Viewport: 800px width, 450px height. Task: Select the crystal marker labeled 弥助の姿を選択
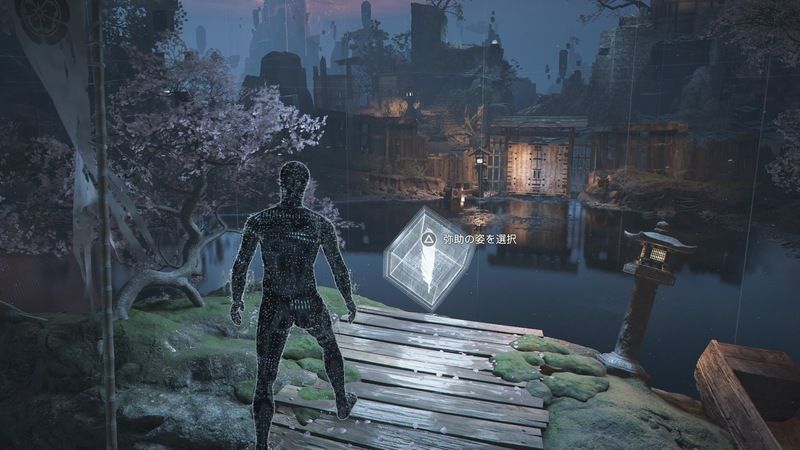(x=428, y=259)
